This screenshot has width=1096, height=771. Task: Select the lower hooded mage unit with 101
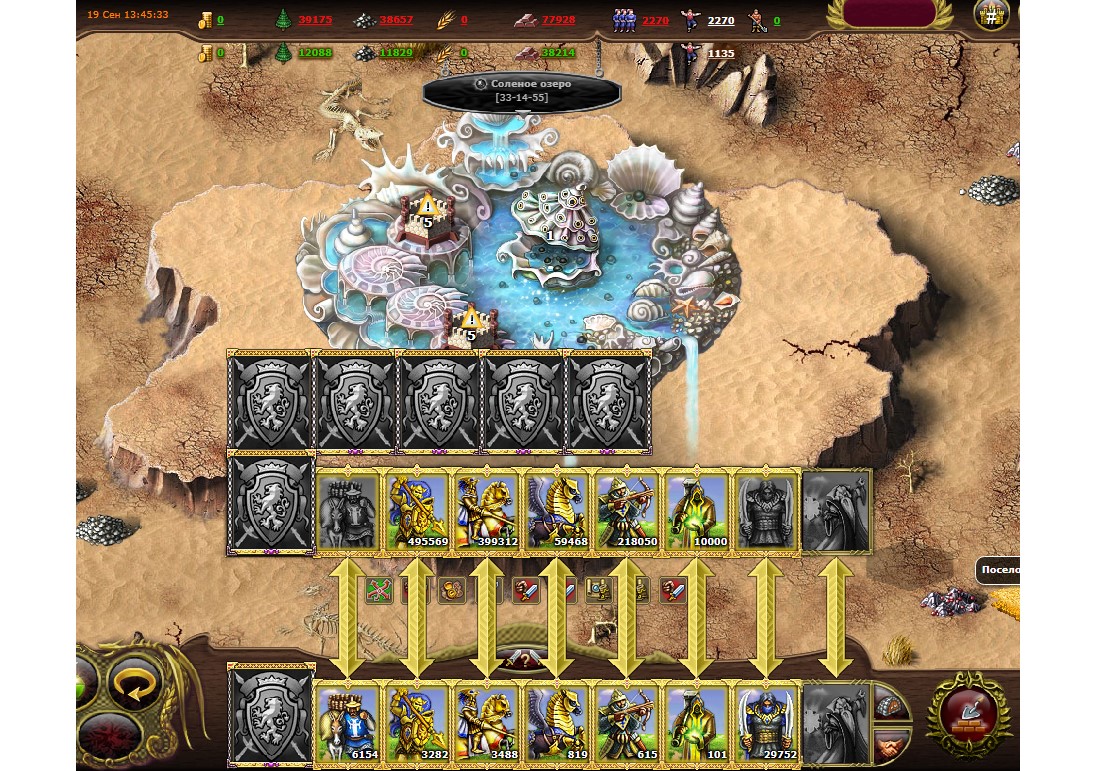696,724
